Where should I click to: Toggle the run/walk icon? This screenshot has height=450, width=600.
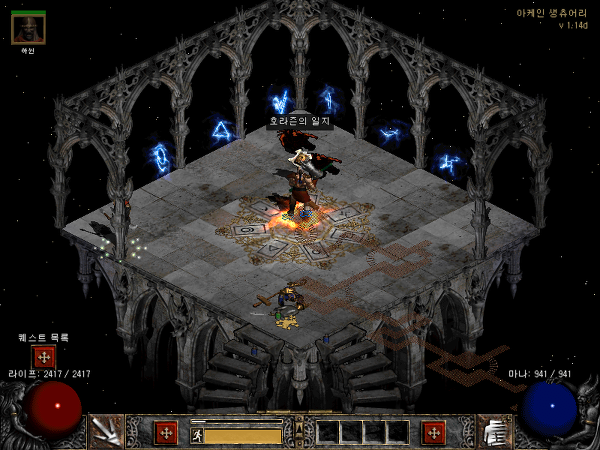[197, 435]
